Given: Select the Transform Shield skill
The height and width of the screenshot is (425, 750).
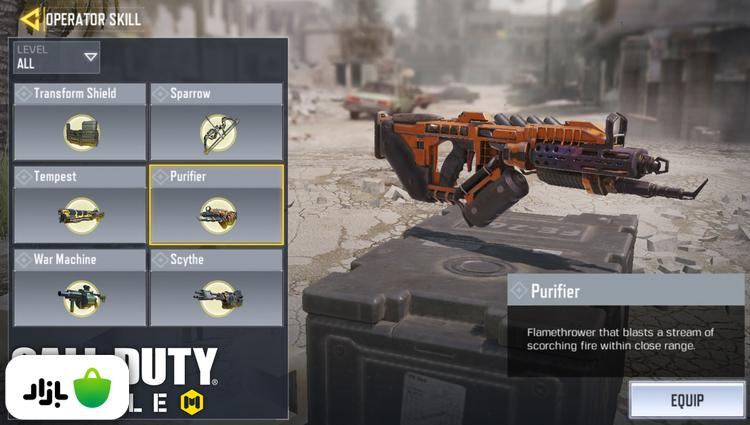Looking at the screenshot, I should pyautogui.click(x=79, y=122).
